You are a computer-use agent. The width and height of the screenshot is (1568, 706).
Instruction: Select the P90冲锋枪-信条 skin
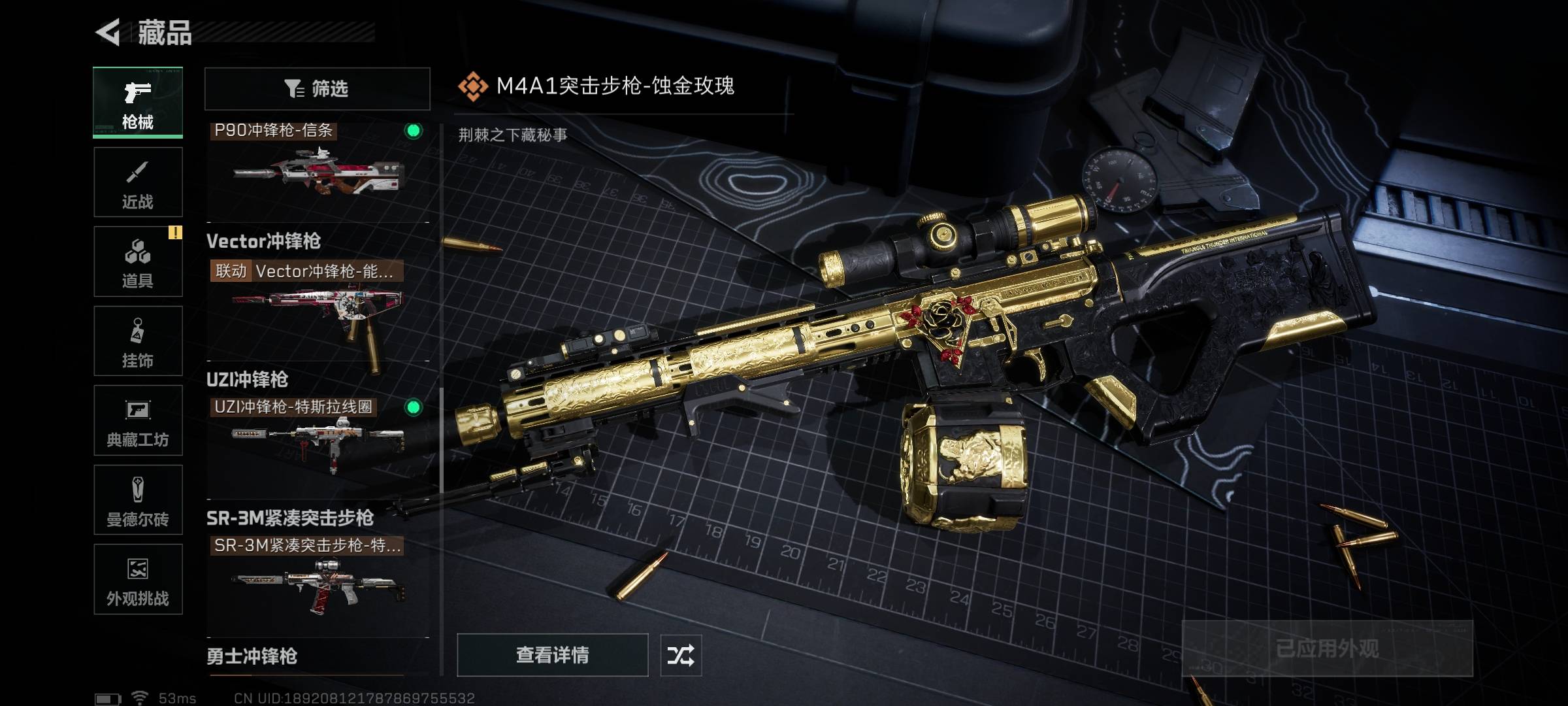318,167
